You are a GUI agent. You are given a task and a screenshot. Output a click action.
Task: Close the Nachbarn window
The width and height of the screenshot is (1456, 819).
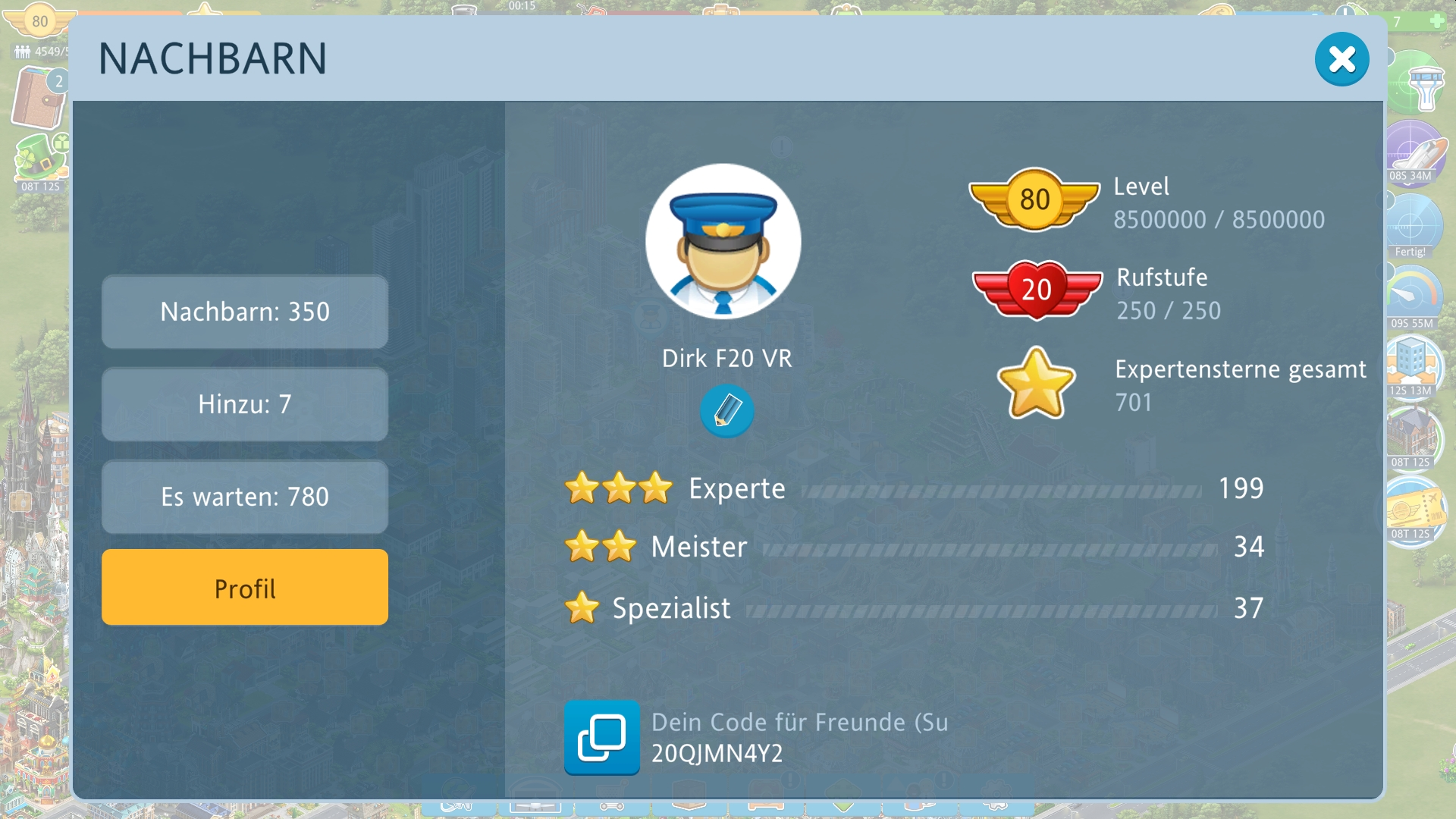(x=1341, y=59)
